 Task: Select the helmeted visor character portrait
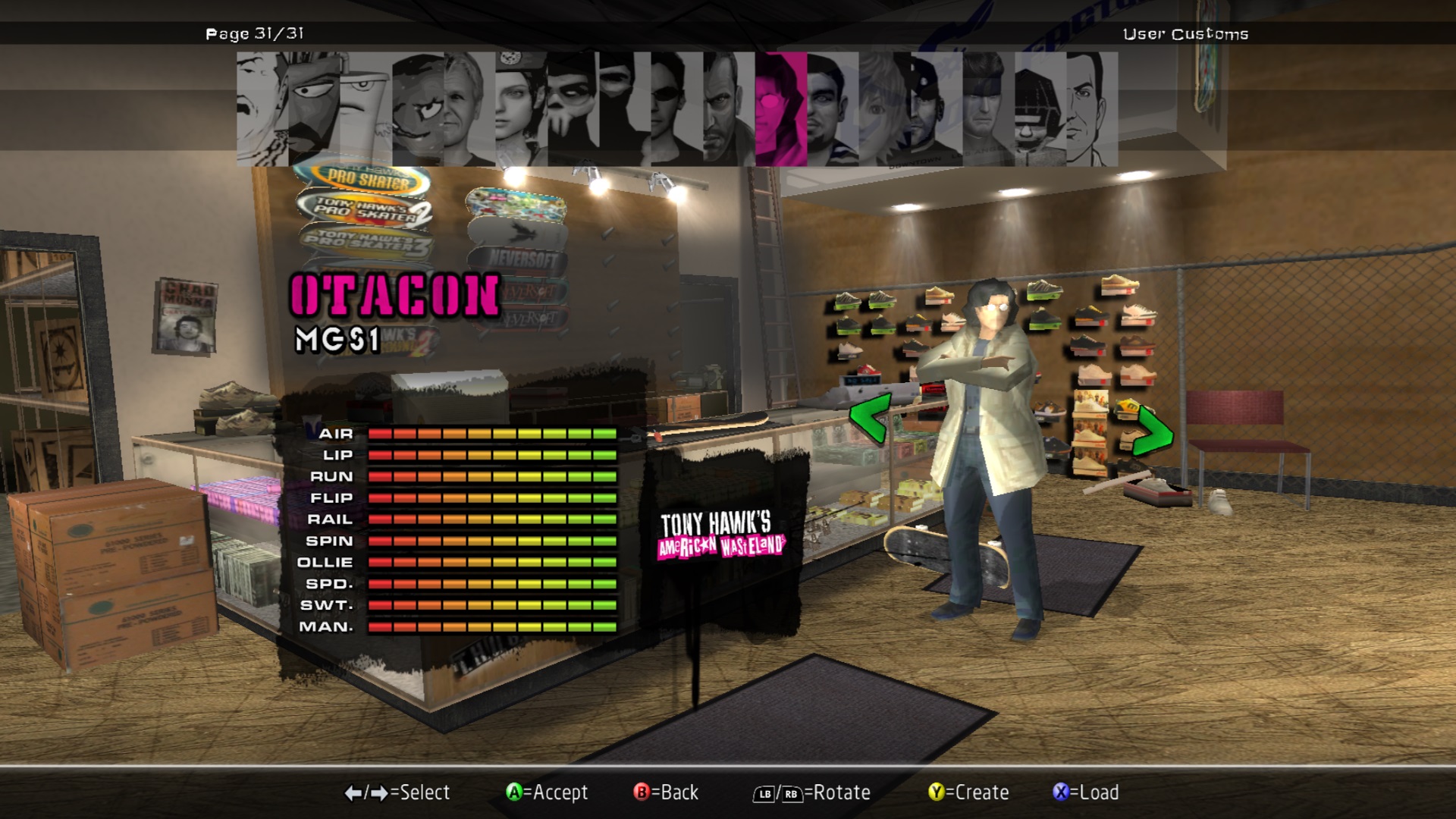point(1040,109)
